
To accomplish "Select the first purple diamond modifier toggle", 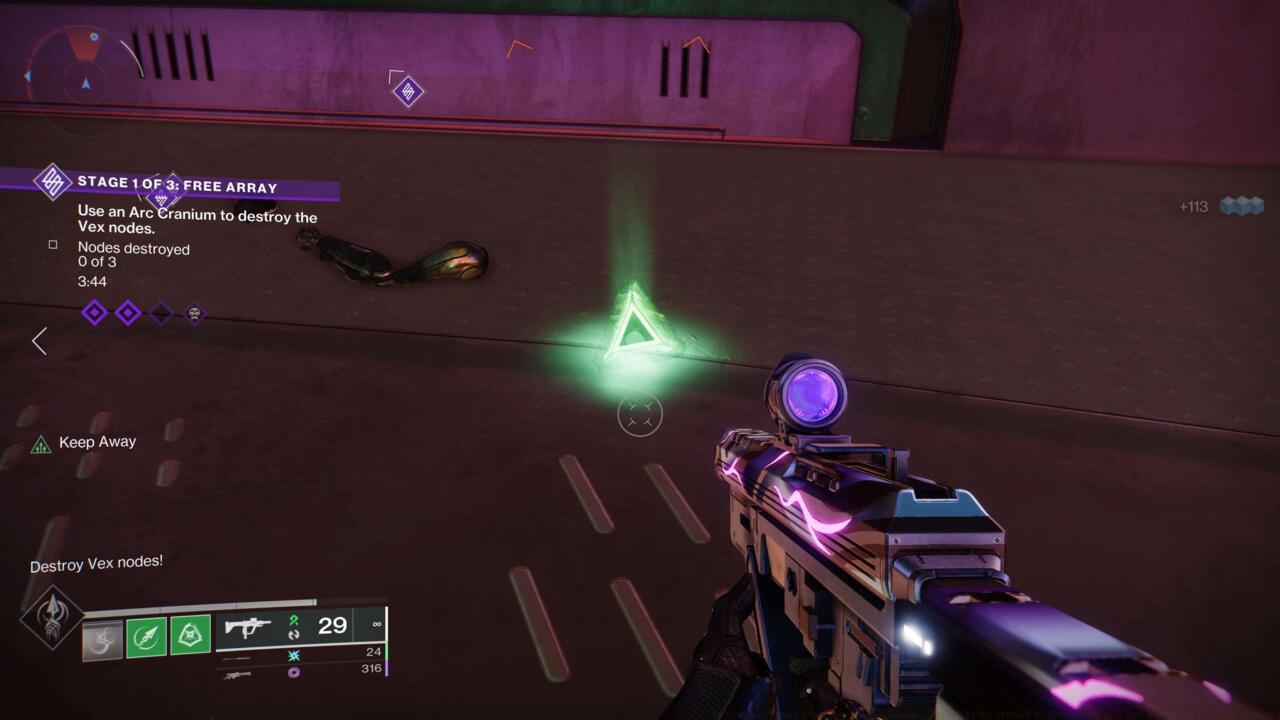I will [x=94, y=312].
